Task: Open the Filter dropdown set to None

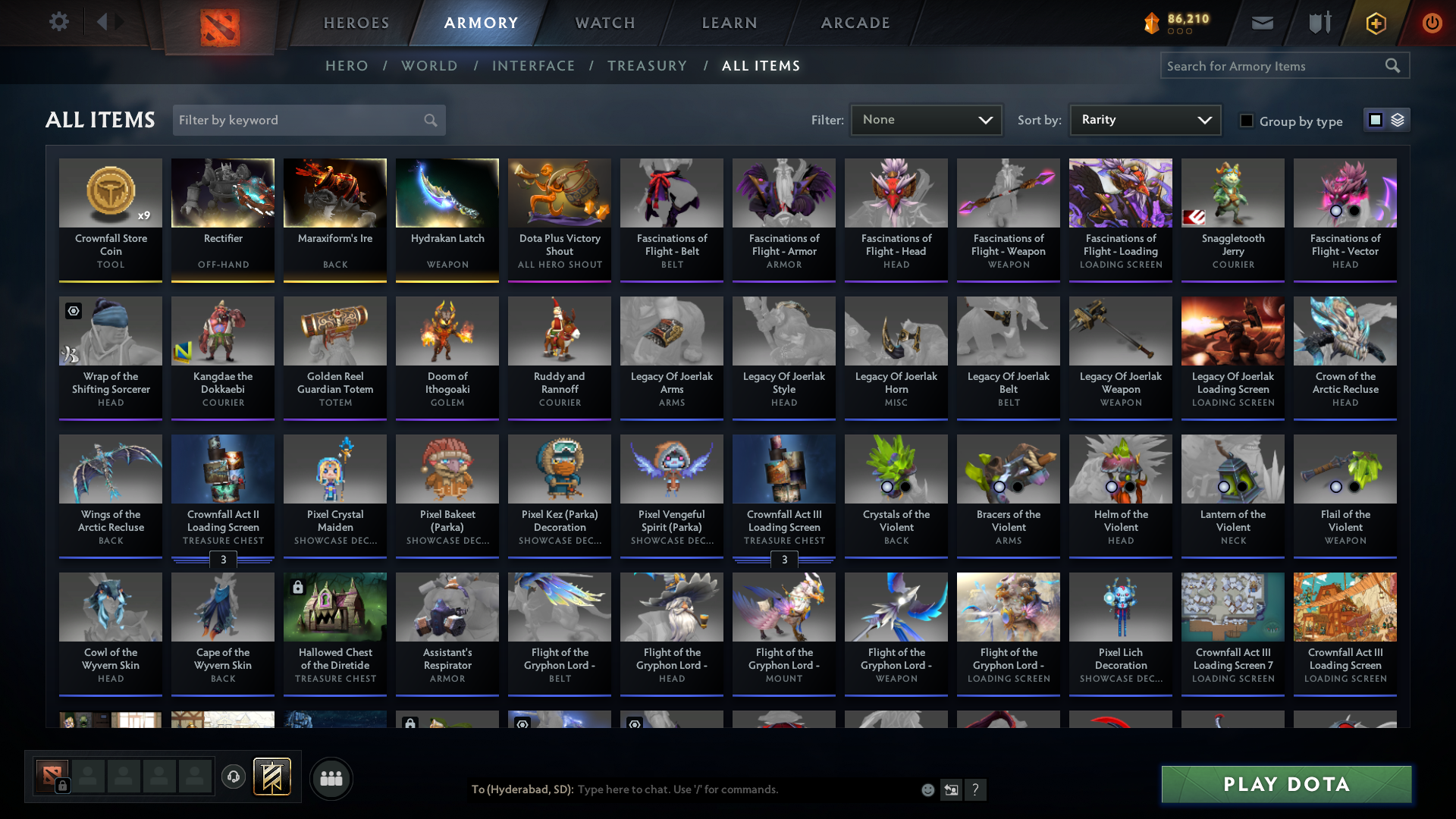Action: [925, 119]
